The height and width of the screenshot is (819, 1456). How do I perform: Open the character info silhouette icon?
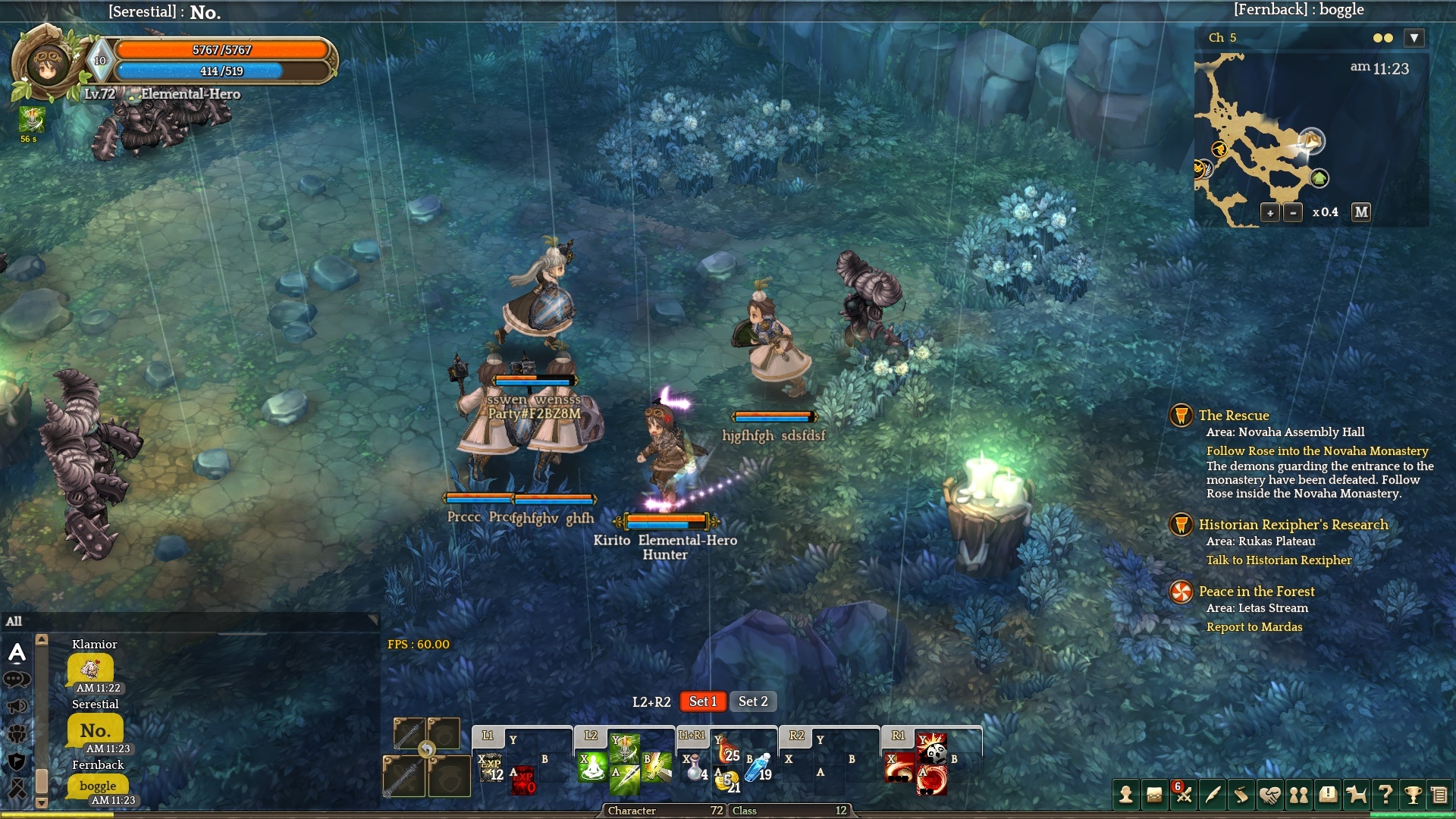1126,795
